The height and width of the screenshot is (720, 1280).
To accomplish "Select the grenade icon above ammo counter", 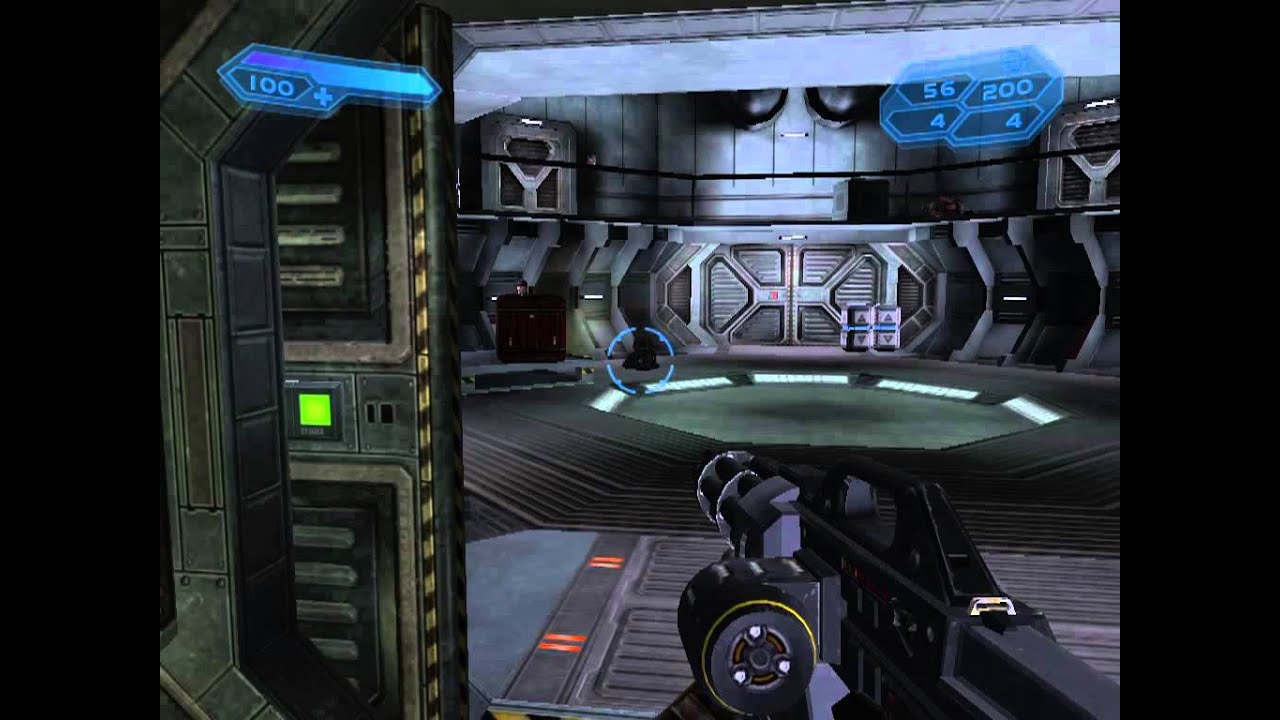I will (x=1010, y=63).
